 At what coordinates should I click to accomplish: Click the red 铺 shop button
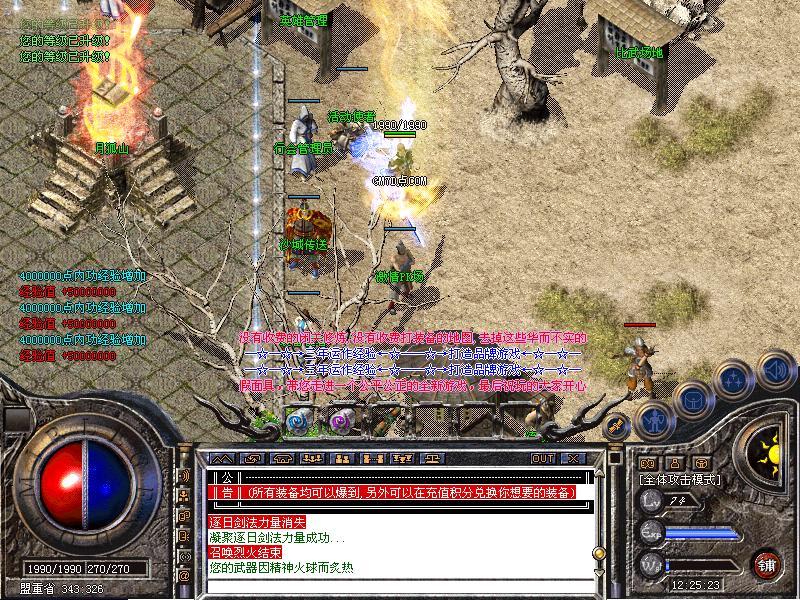(767, 563)
